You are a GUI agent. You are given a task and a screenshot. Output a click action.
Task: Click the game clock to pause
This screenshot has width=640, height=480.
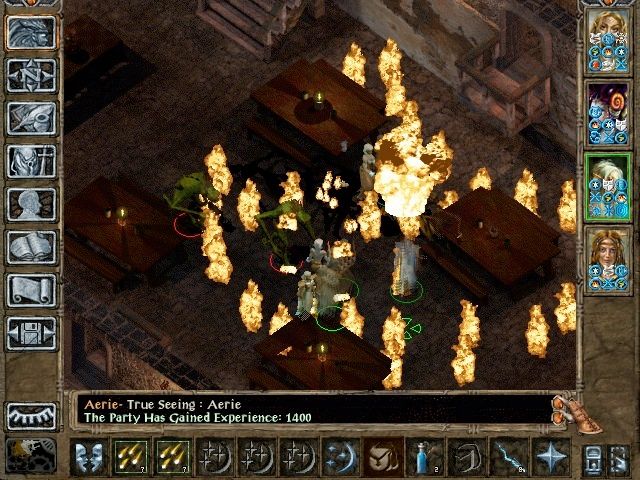click(x=31, y=456)
